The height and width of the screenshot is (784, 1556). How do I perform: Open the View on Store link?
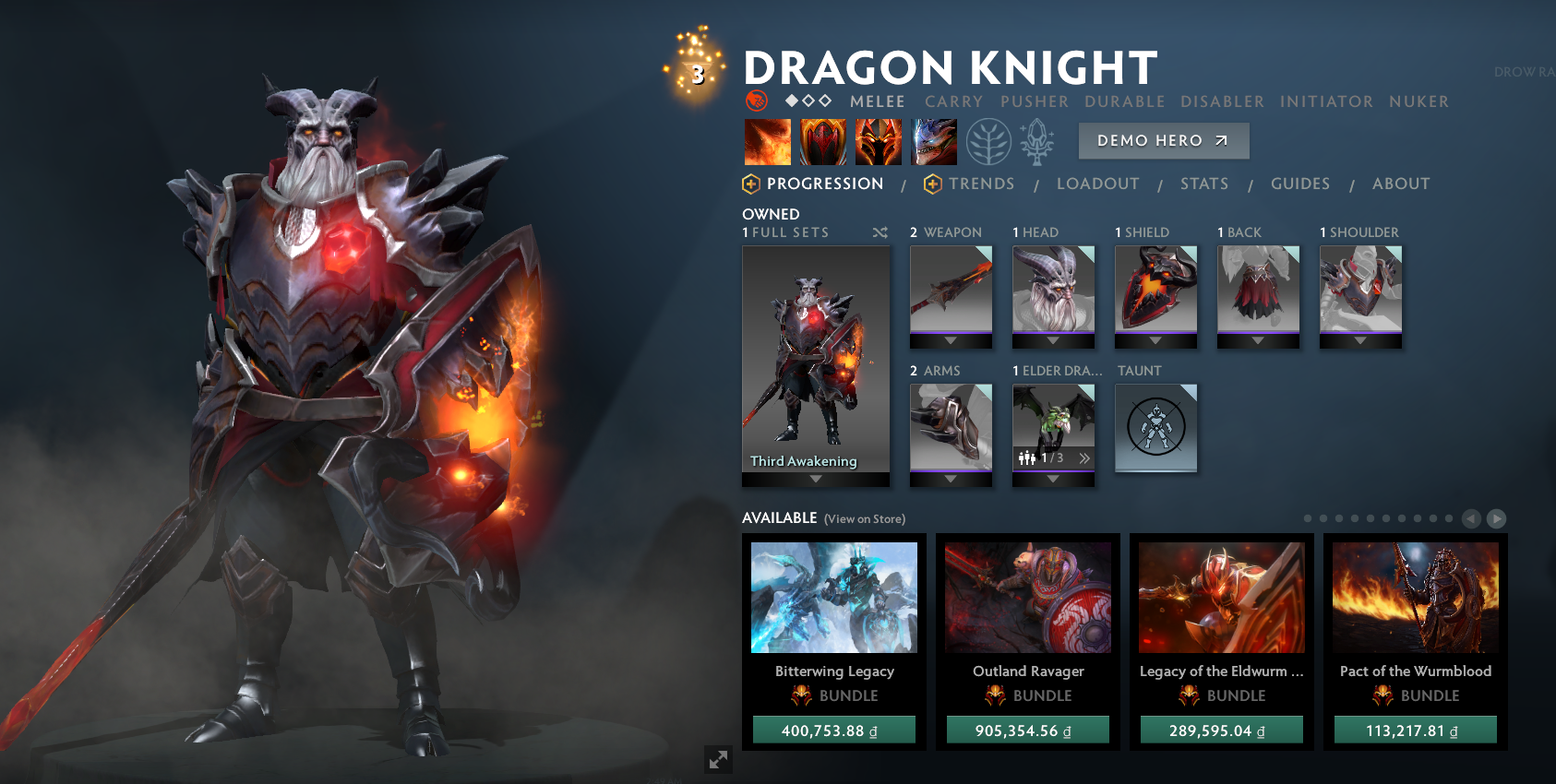tap(864, 518)
